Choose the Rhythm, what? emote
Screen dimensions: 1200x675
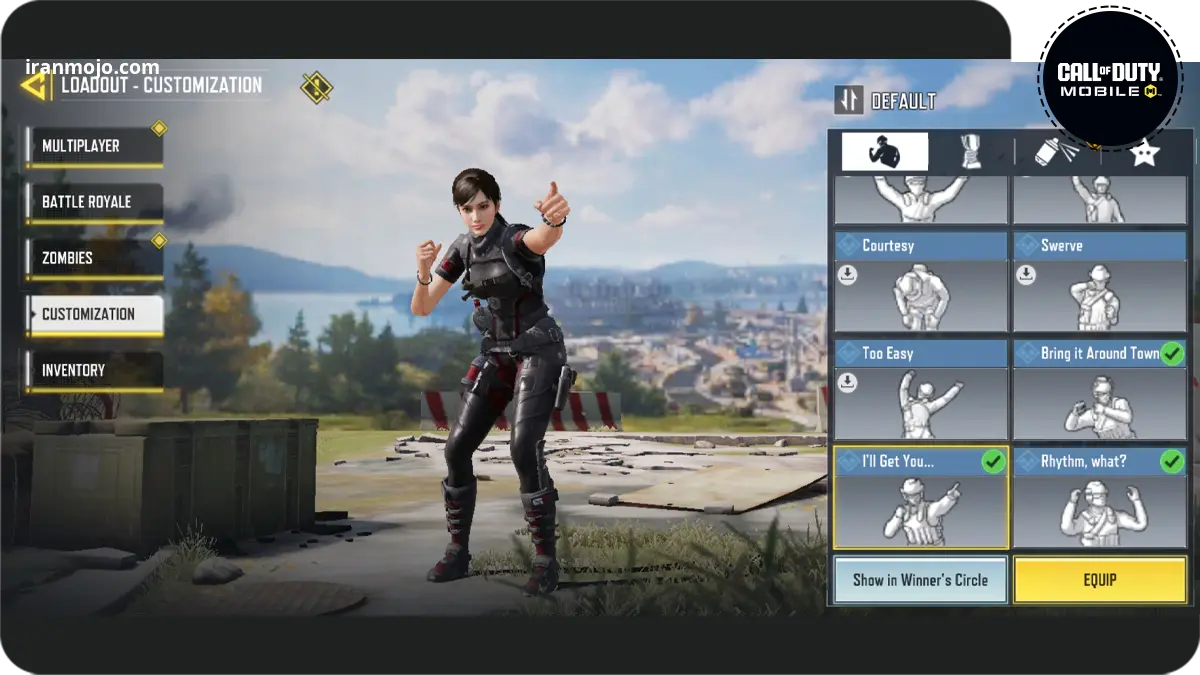coord(1099,498)
